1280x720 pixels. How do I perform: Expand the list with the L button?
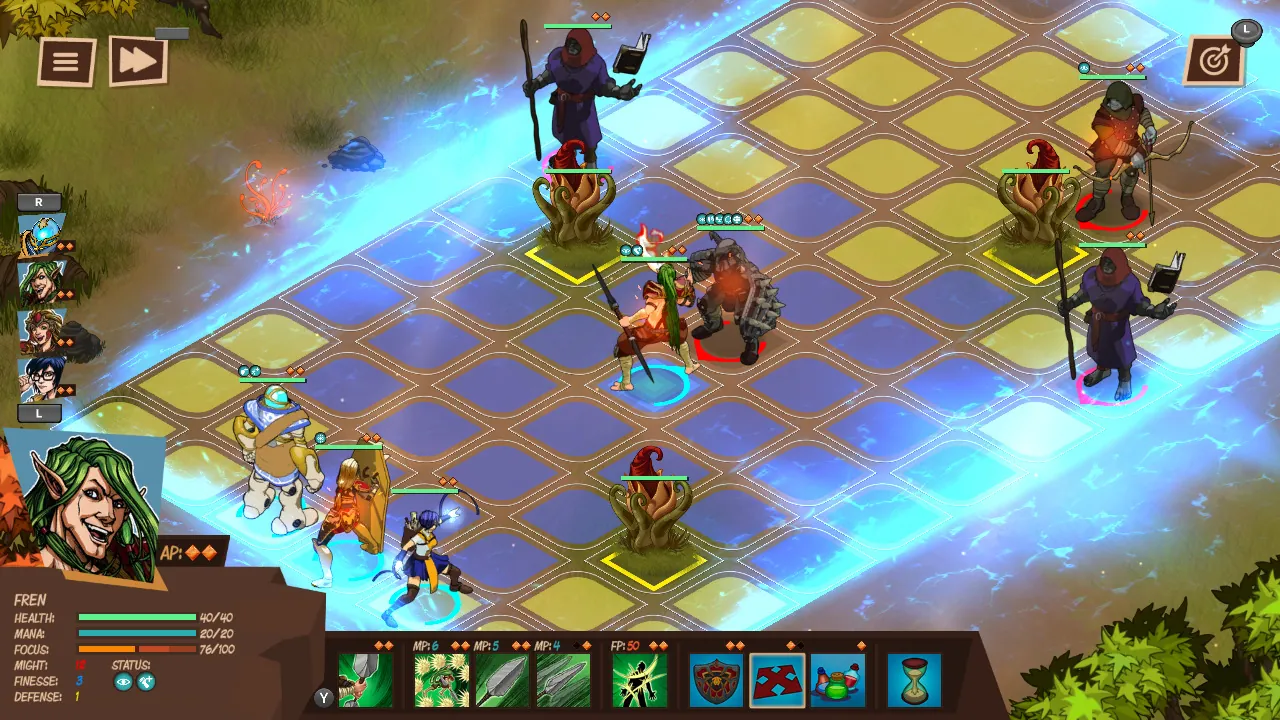click(x=37, y=413)
